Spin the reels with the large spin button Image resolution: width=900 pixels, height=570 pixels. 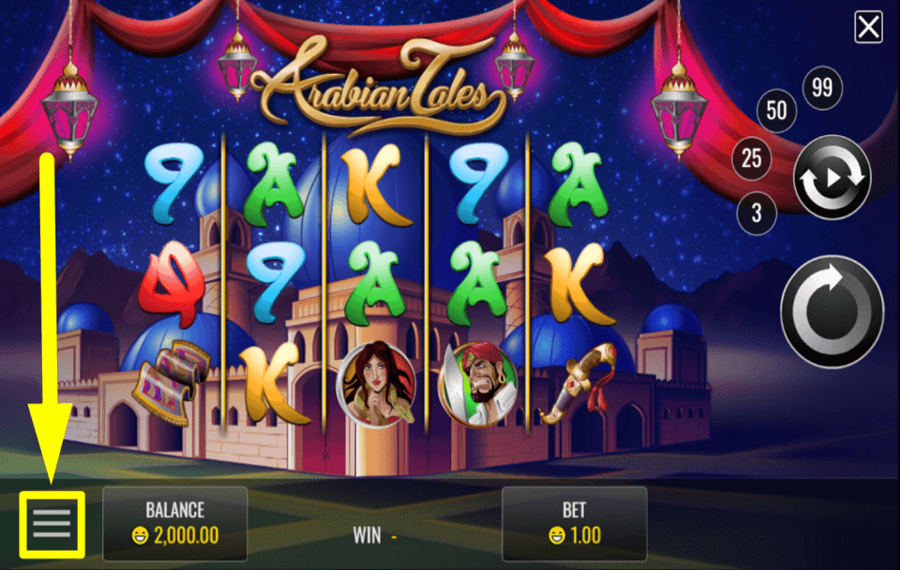(831, 311)
